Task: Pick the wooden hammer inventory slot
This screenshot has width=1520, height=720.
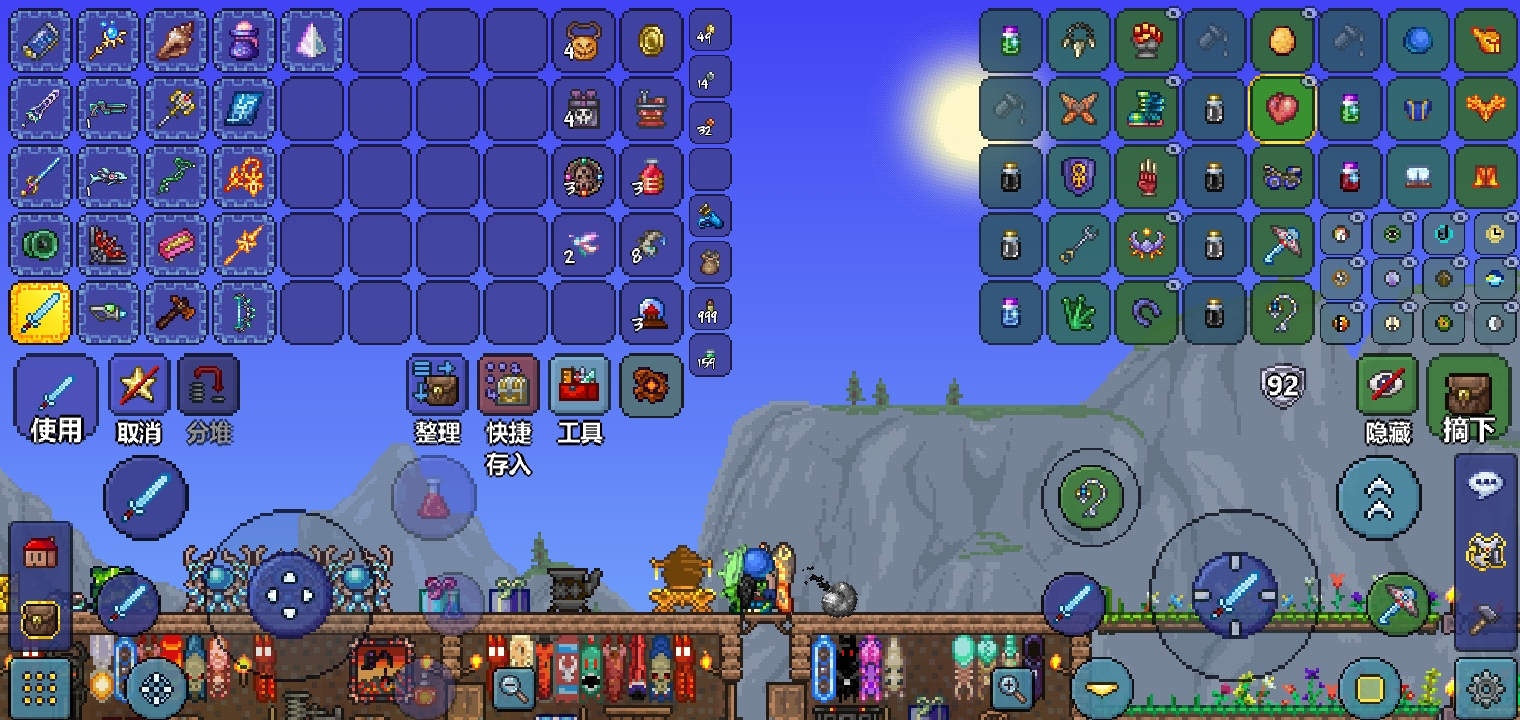Action: tap(176, 312)
